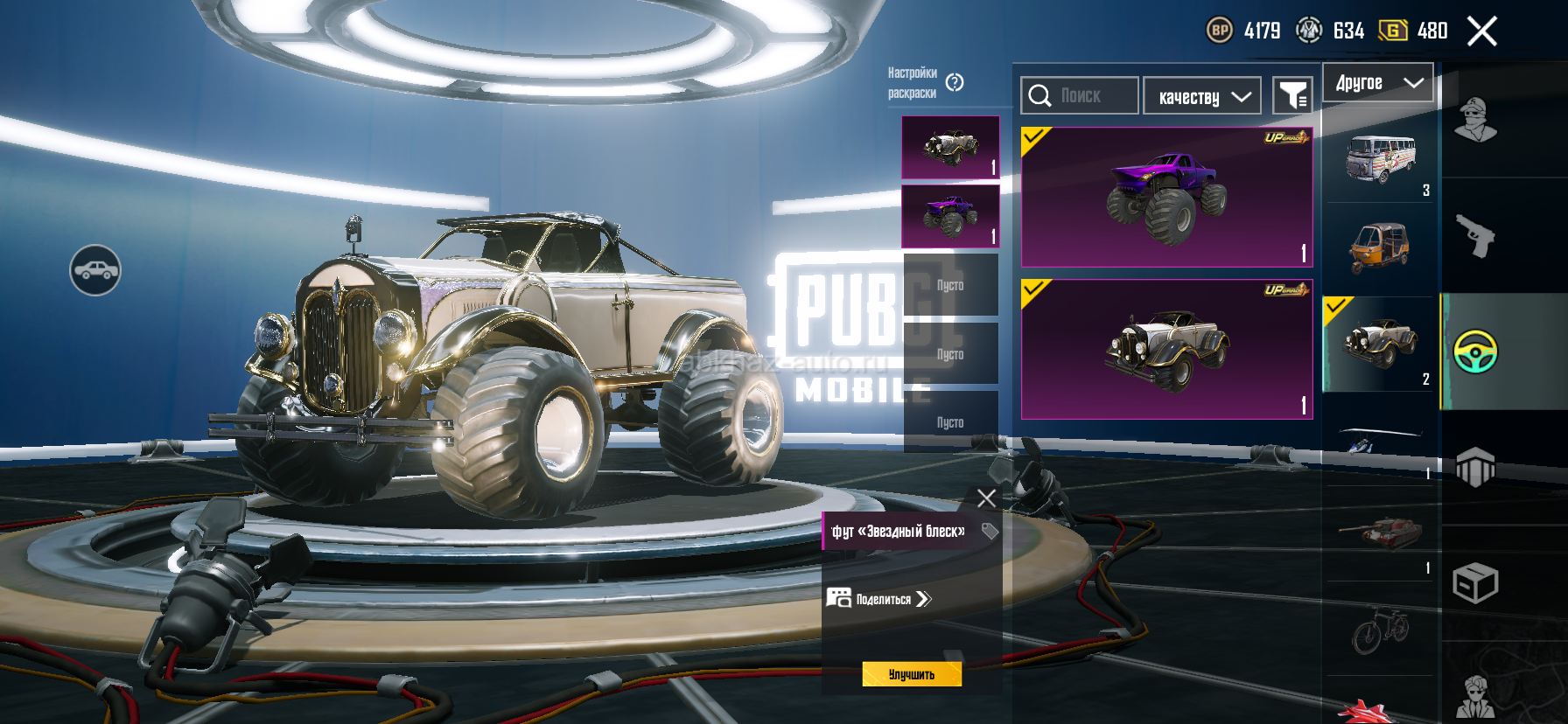Select the vintage gold monster truck card
Screen dimensions: 1568x724
click(1166, 349)
